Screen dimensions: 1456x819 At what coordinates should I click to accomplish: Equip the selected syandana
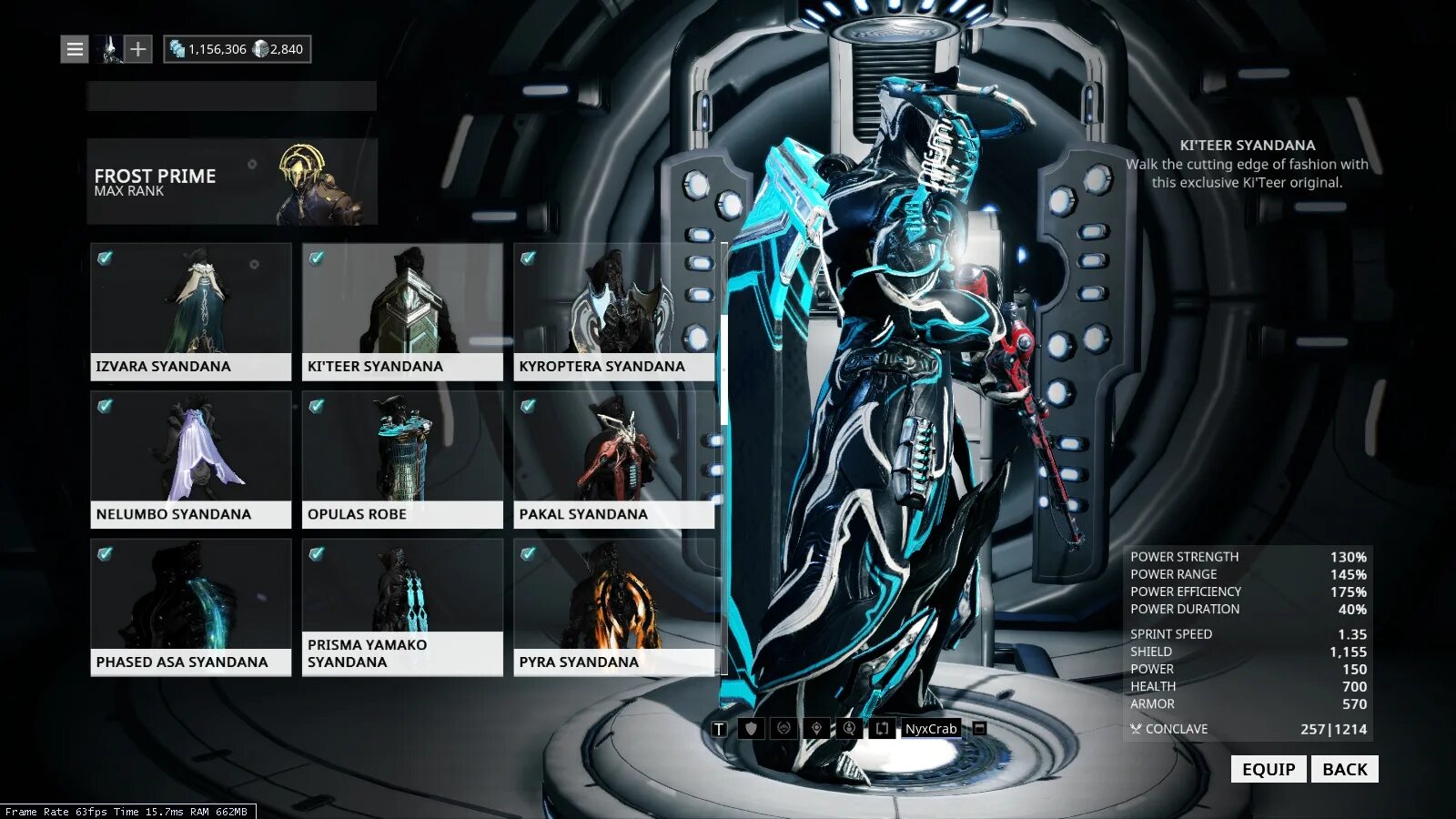coord(1269,769)
